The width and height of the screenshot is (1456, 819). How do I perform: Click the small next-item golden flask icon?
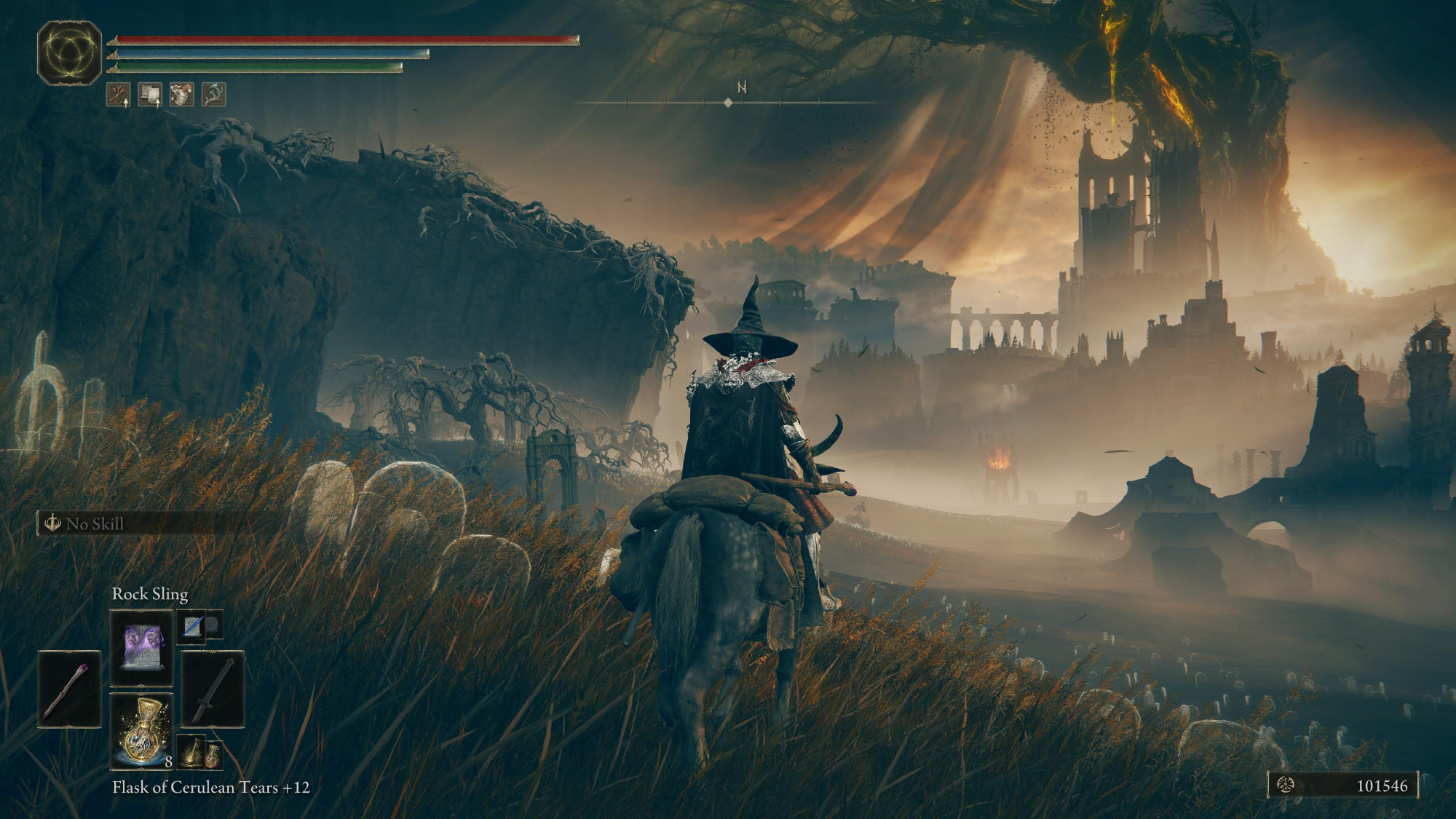point(192,753)
